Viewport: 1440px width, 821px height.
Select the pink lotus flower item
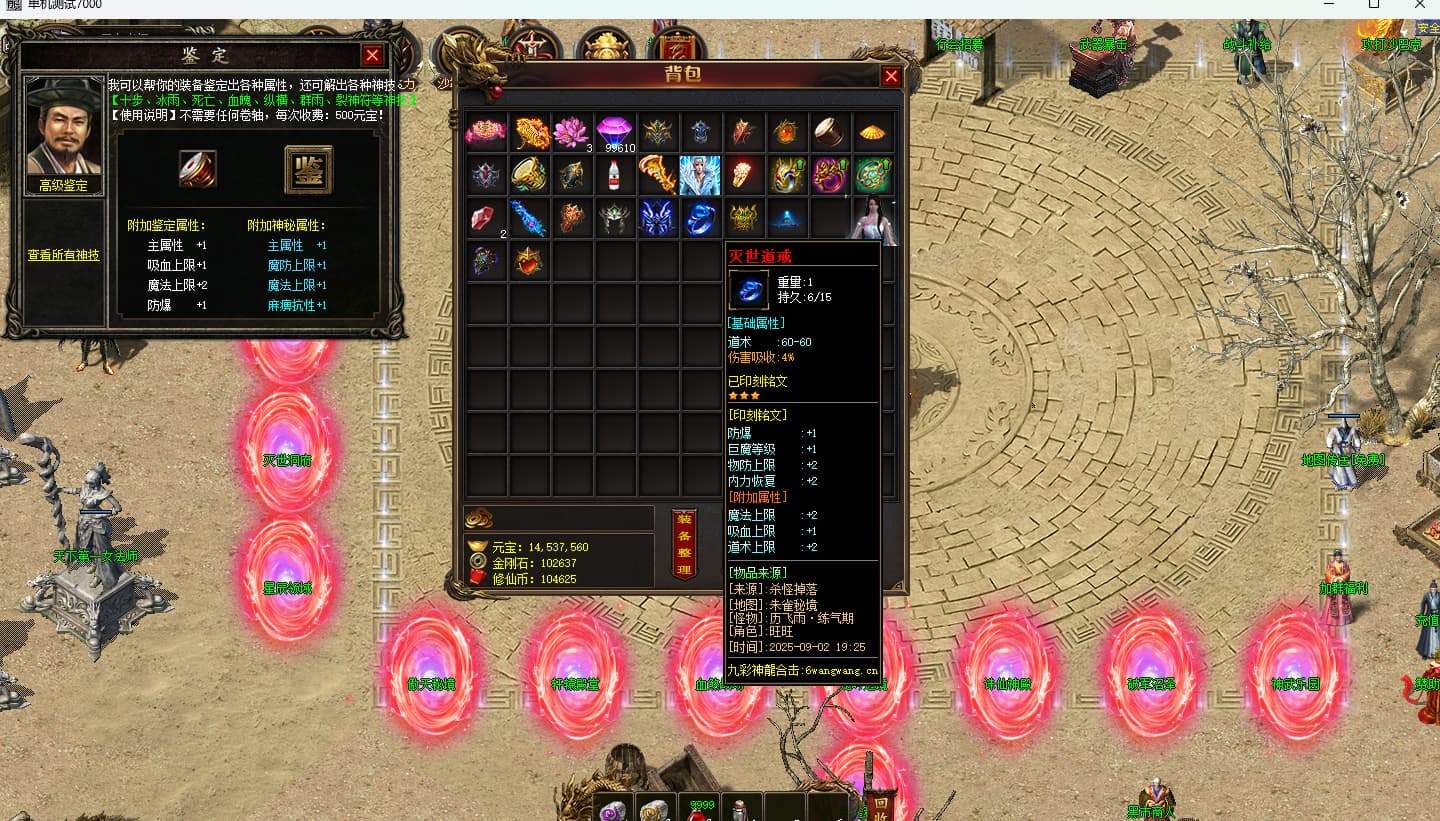[573, 132]
